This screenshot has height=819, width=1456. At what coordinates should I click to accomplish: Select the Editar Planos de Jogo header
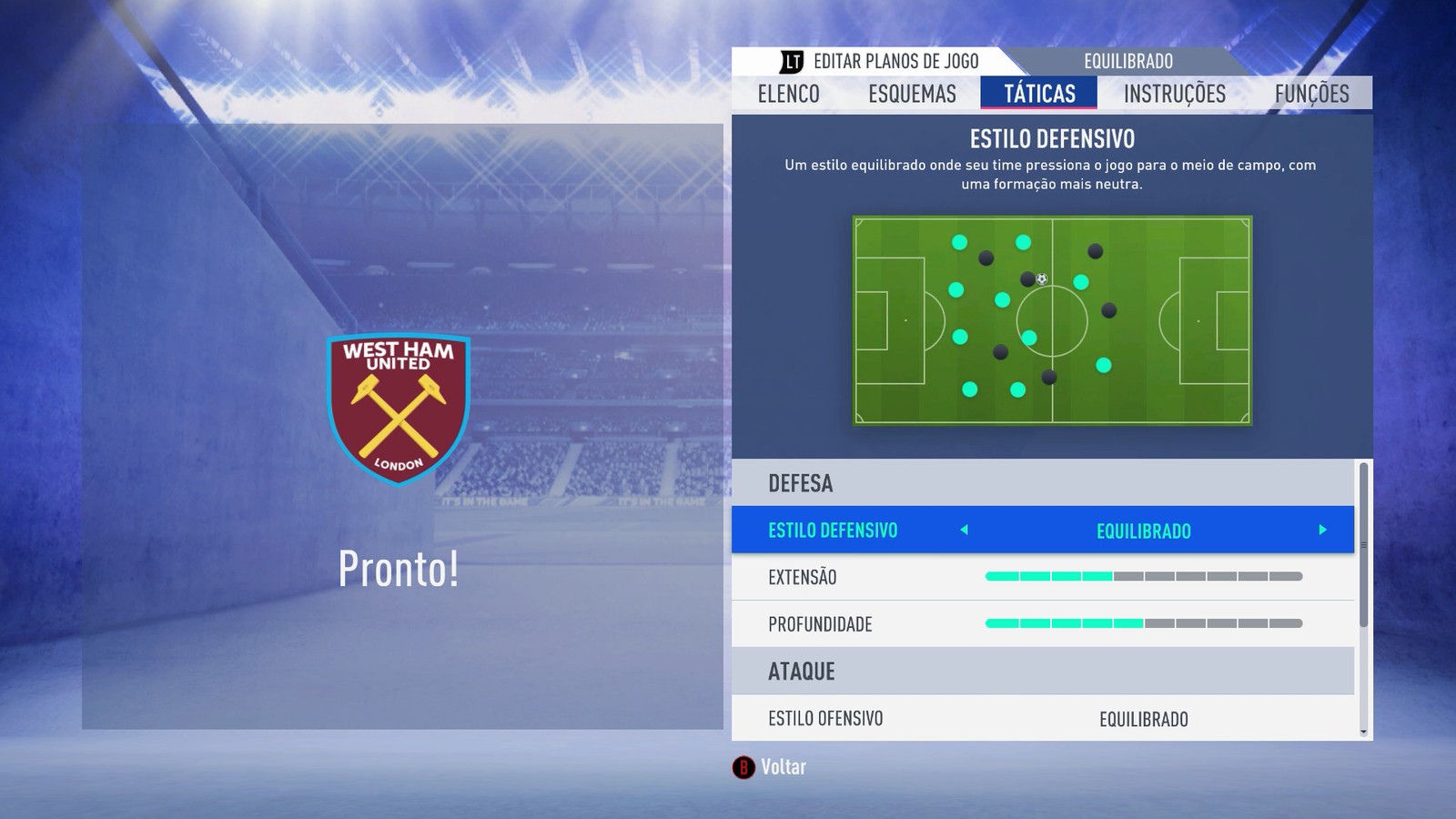tap(880, 61)
